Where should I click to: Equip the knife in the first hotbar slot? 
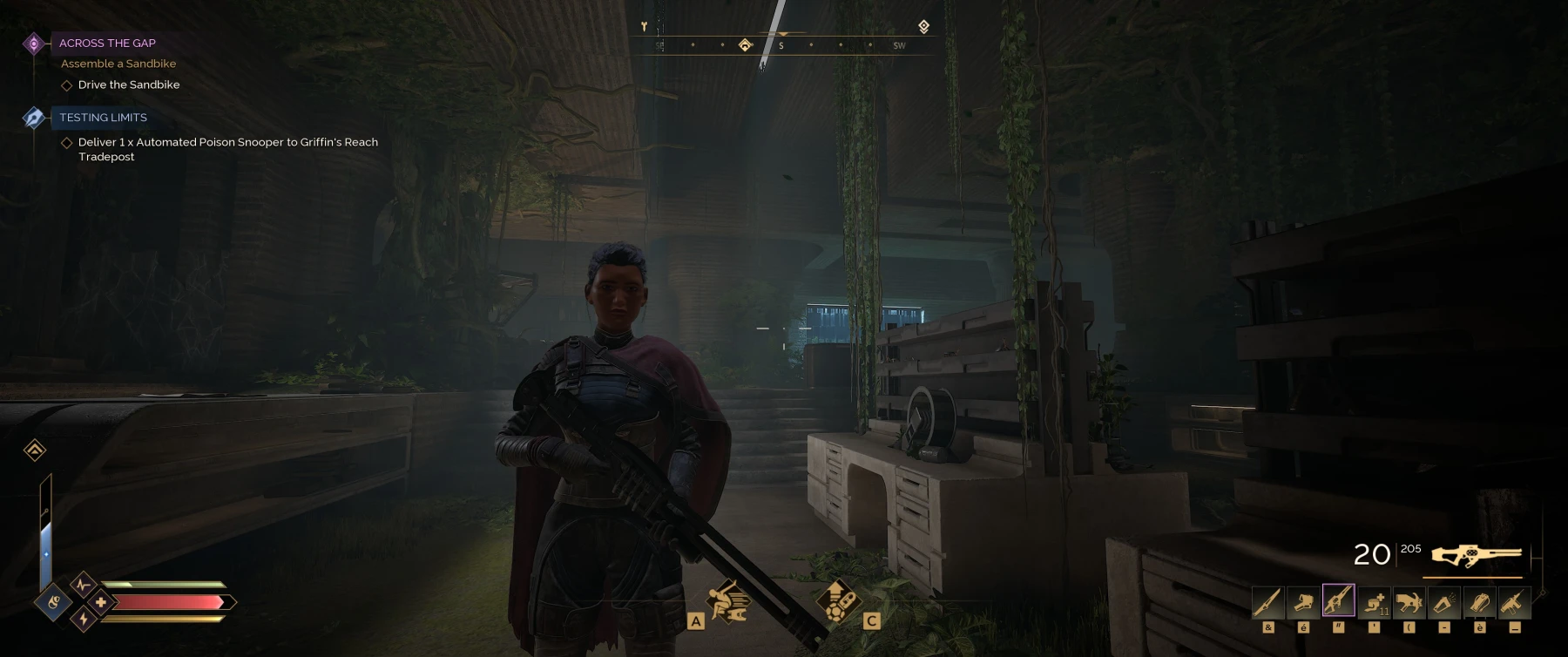coord(1267,602)
